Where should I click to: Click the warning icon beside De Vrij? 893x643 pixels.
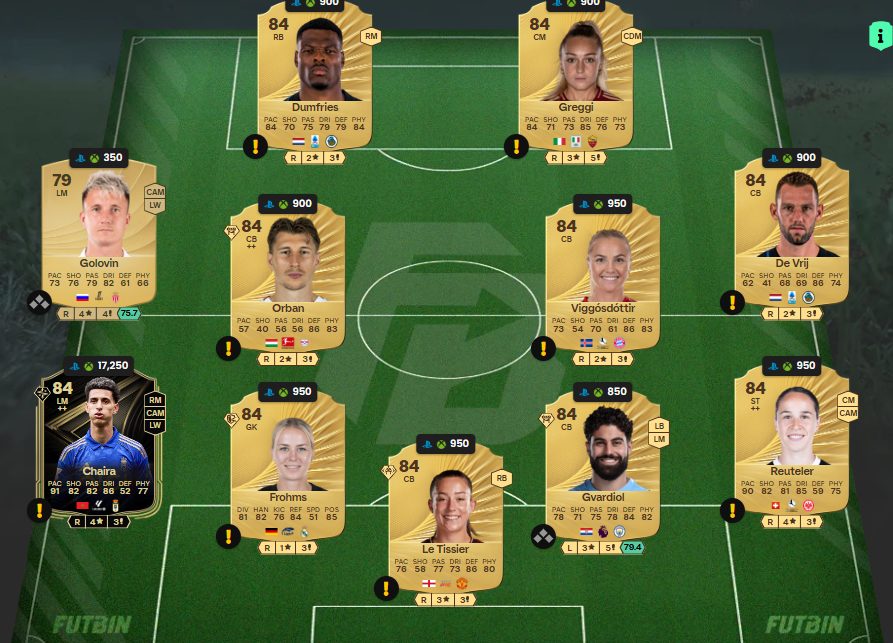coord(732,302)
